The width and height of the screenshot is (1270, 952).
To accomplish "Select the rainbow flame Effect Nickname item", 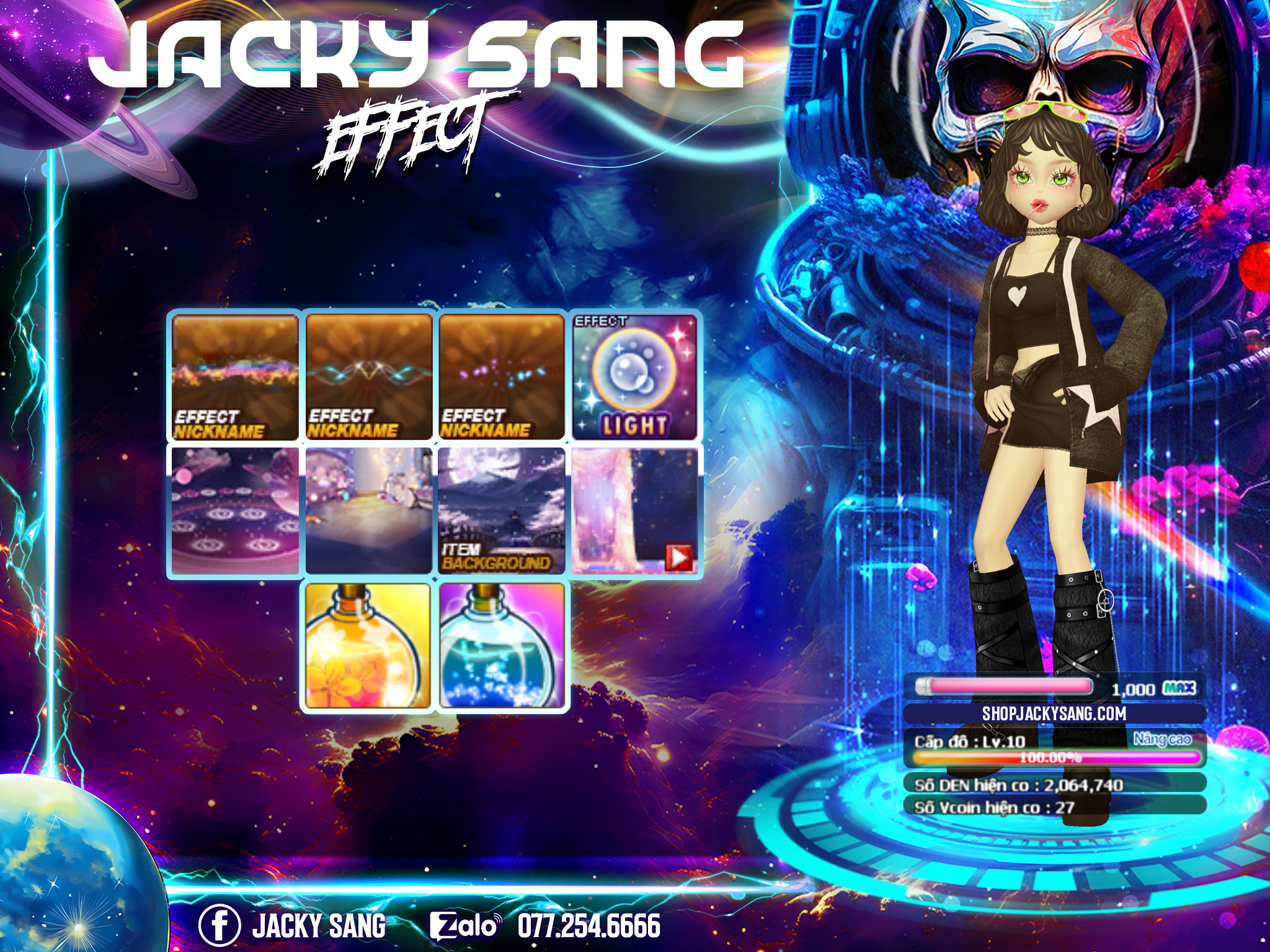I will (235, 377).
